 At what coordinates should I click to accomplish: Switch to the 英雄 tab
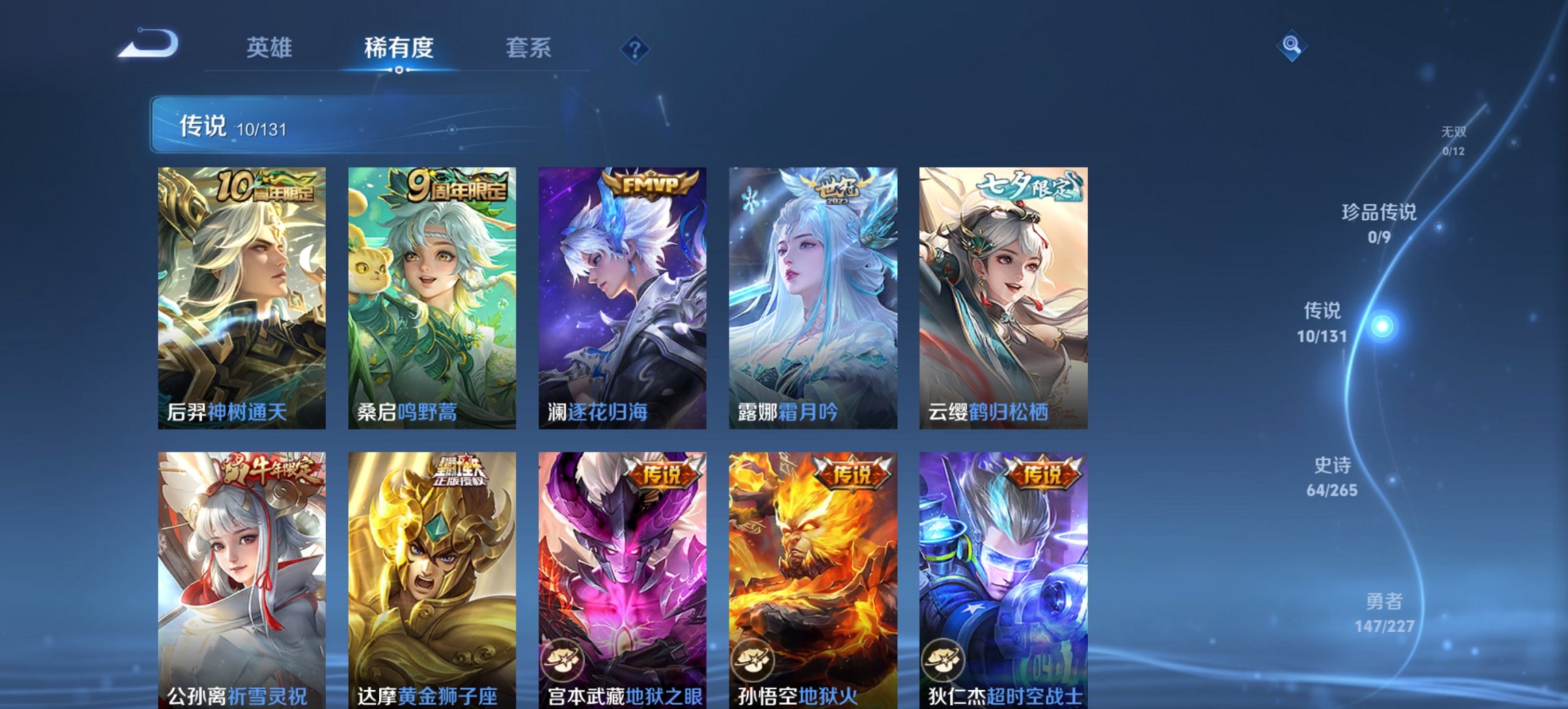tap(271, 48)
